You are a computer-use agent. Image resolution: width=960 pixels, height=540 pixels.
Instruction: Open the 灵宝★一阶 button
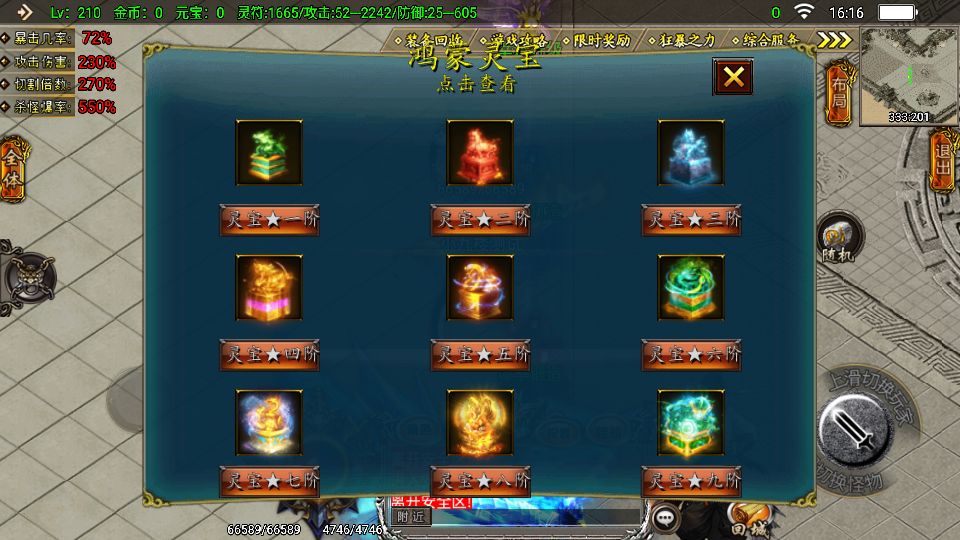click(269, 219)
